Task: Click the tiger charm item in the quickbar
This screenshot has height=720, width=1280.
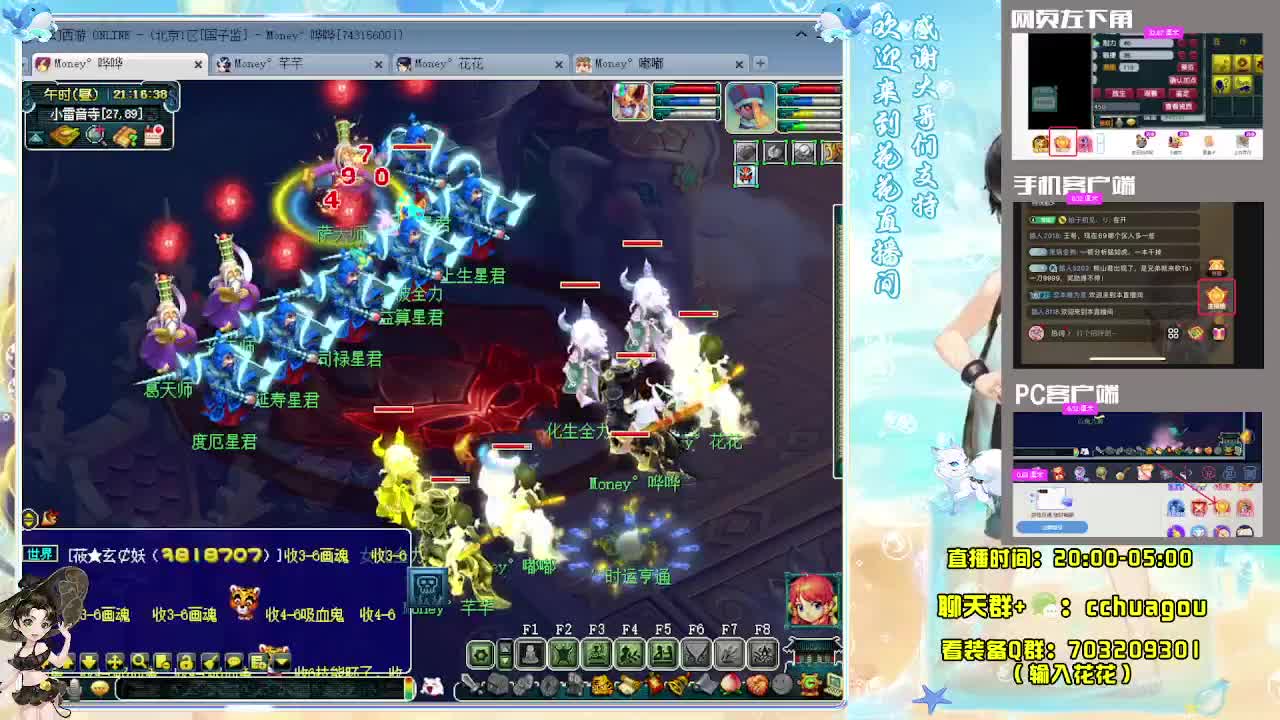Action: coord(601,685)
